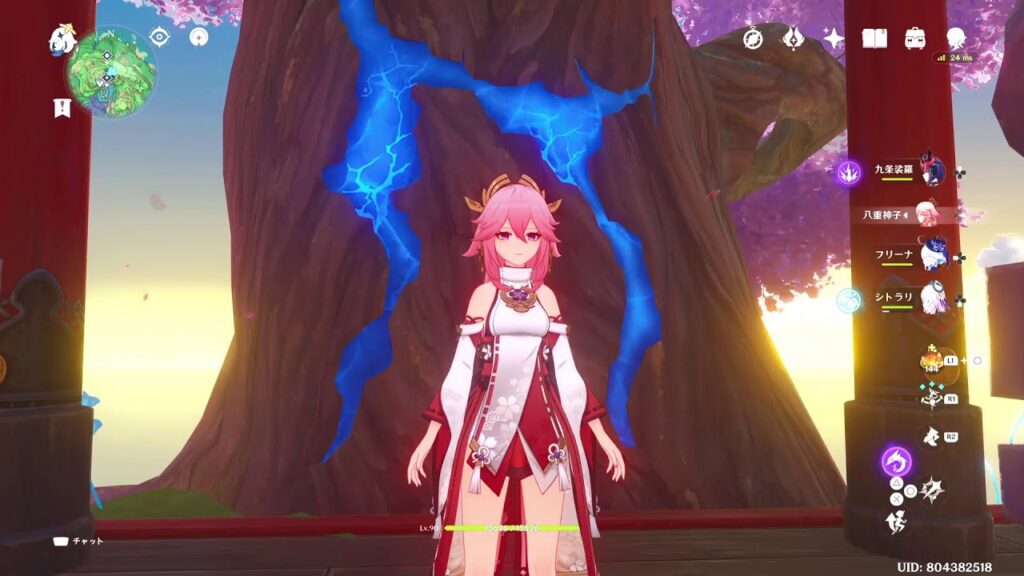Open the adventurer handbook book icon
This screenshot has height=576, width=1024.
click(875, 38)
